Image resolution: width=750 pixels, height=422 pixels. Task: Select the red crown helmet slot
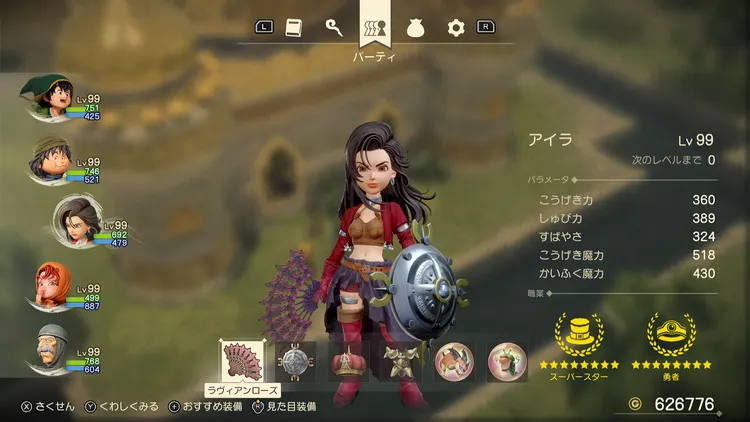(347, 362)
